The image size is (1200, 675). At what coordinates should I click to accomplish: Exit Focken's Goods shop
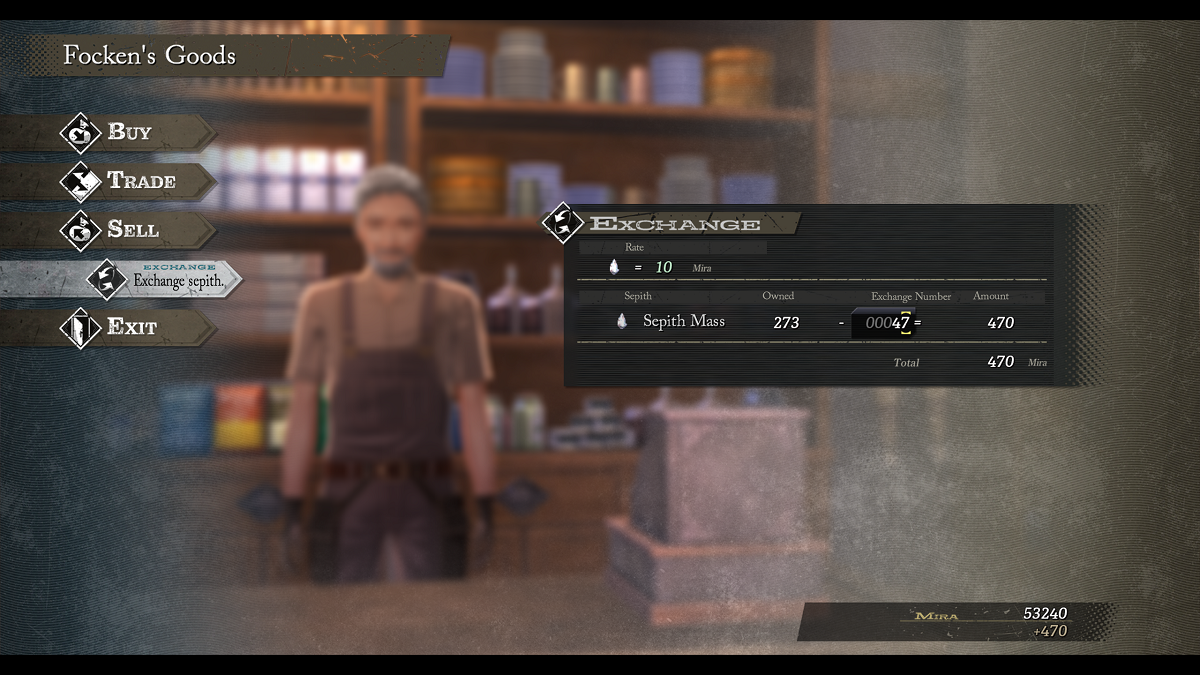pyautogui.click(x=131, y=327)
